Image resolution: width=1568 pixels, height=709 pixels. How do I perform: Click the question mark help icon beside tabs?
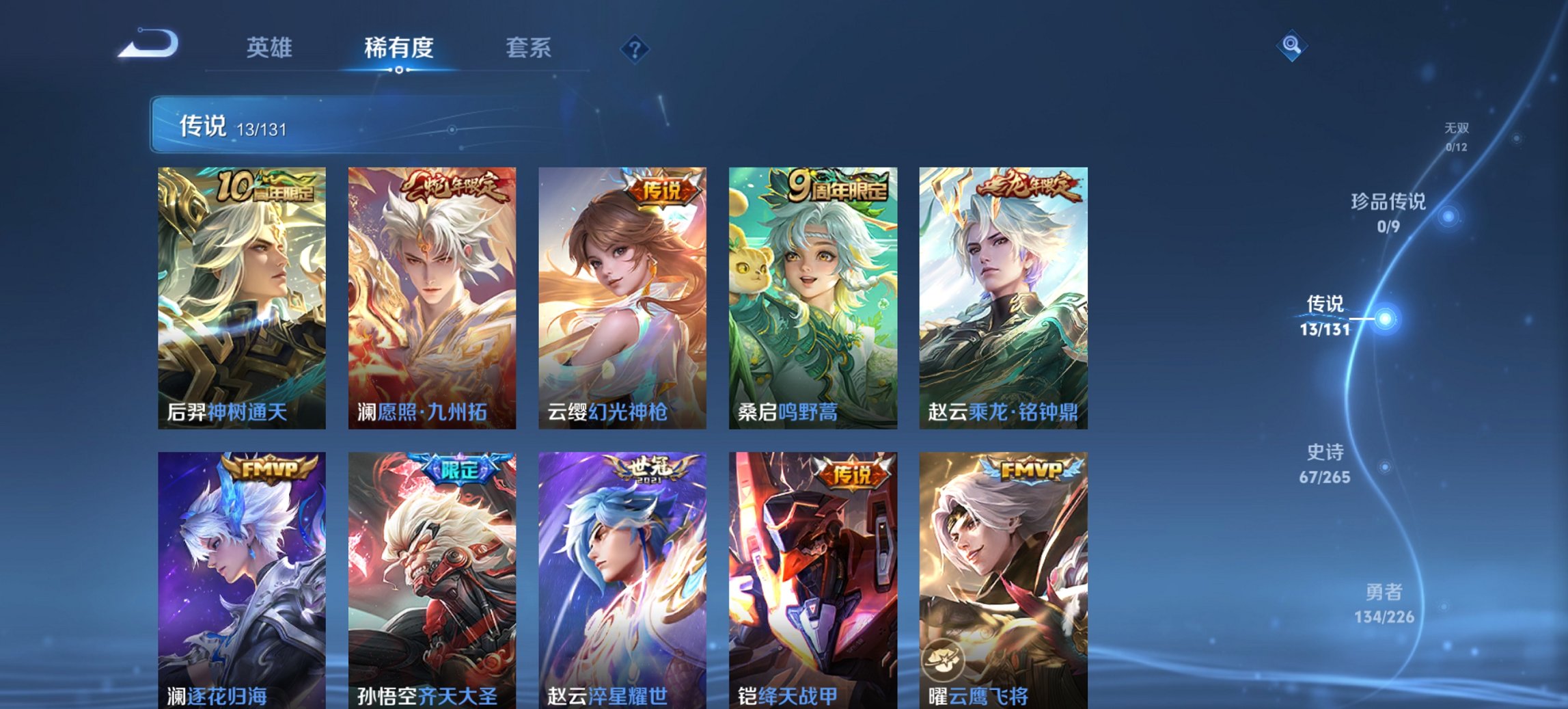point(635,47)
